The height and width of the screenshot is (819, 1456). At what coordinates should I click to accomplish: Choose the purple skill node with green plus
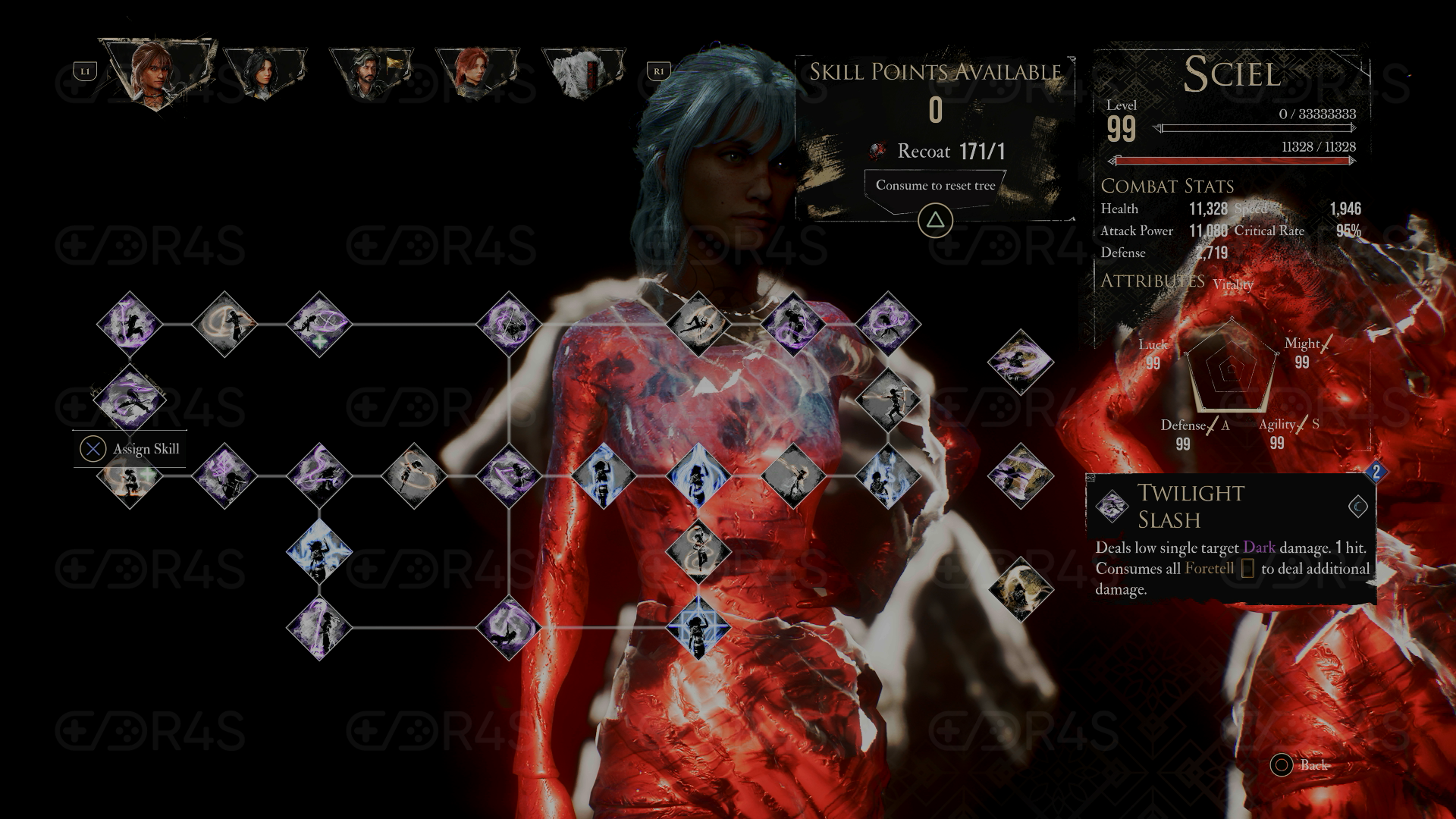click(319, 325)
